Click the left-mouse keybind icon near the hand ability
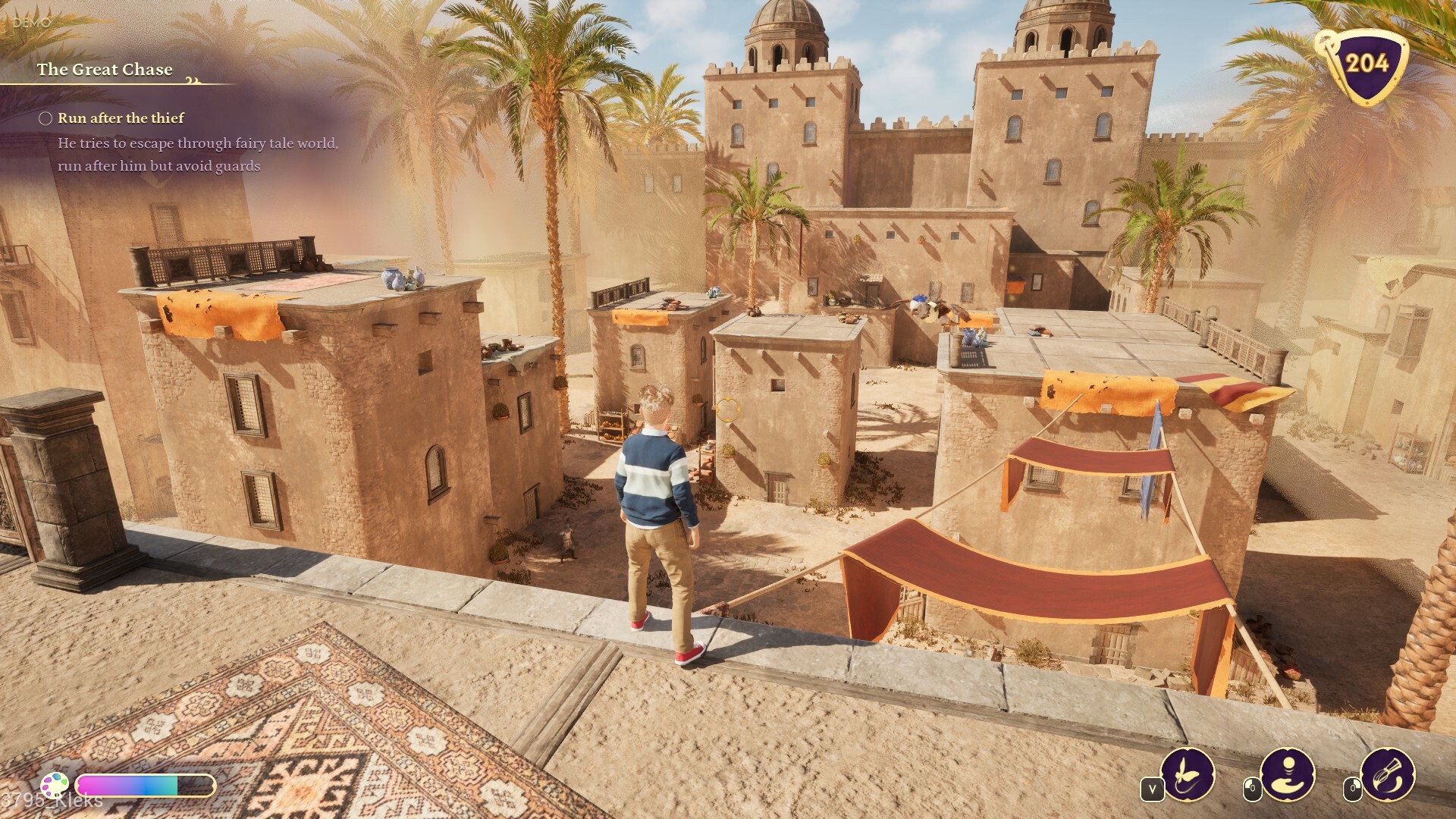 (x=1252, y=787)
